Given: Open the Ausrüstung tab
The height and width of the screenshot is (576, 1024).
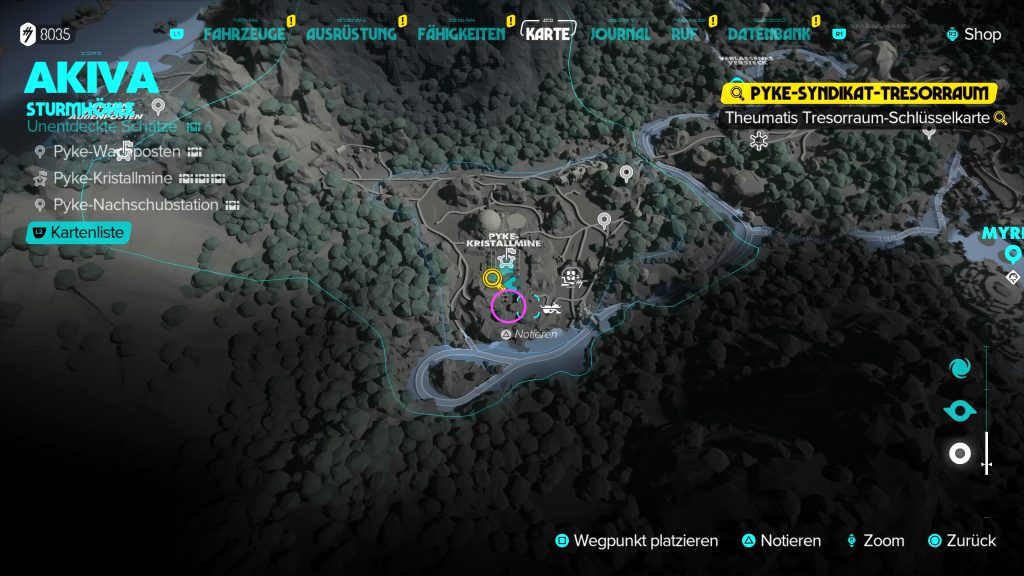Looking at the screenshot, I should click(x=347, y=34).
